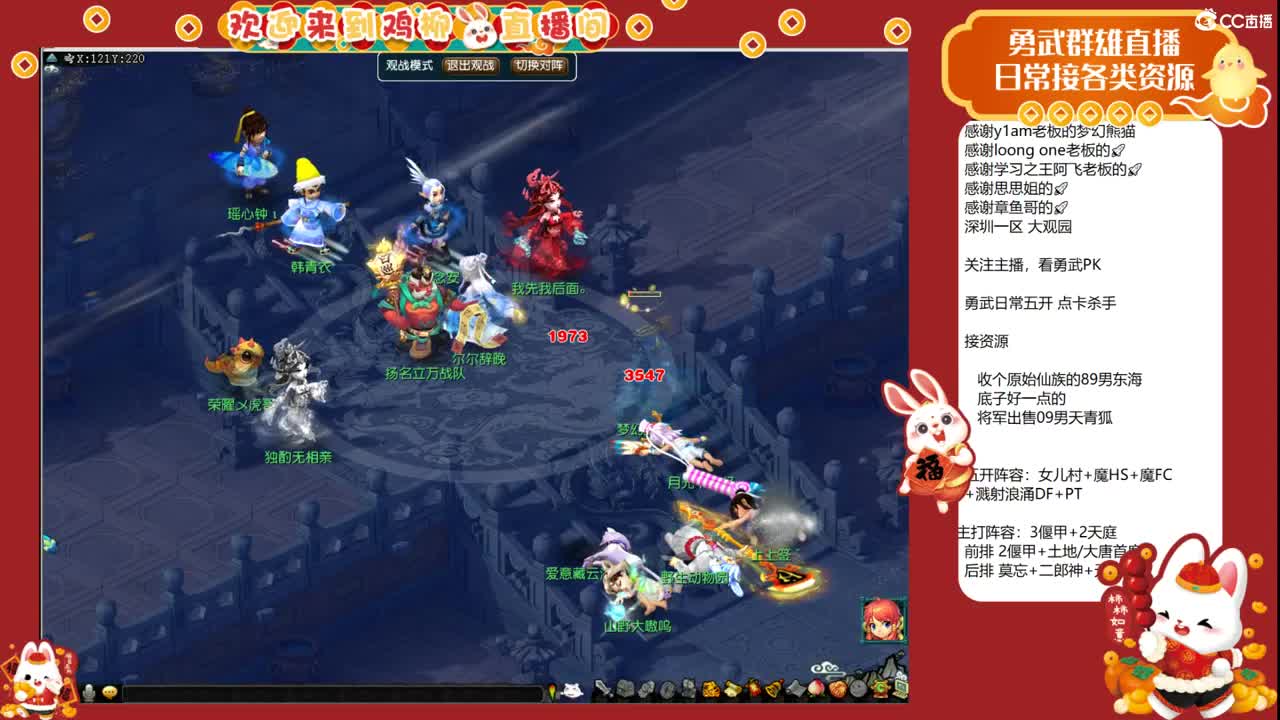Click the golden bell notification icon

pos(772,690)
